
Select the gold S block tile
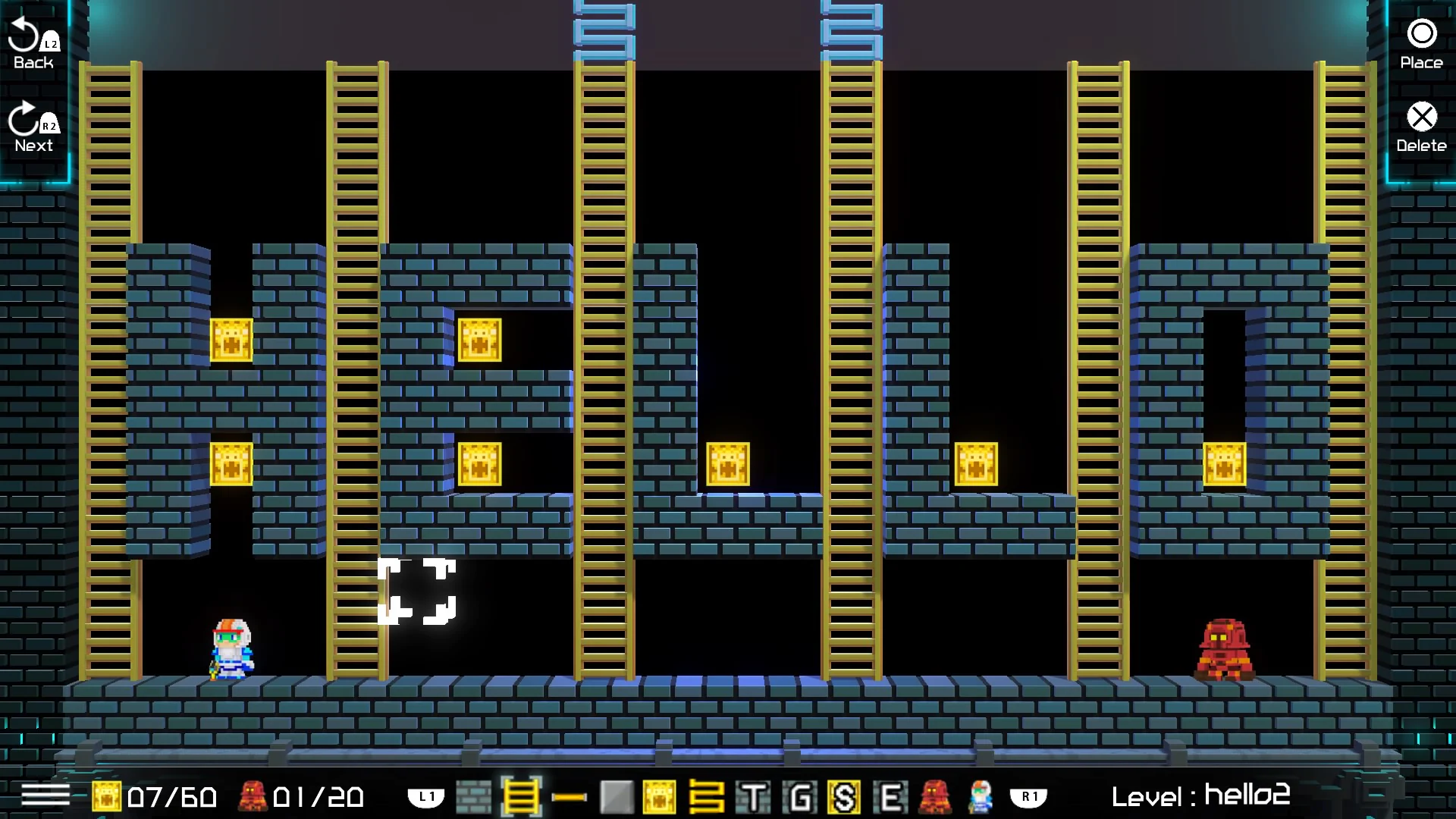845,796
